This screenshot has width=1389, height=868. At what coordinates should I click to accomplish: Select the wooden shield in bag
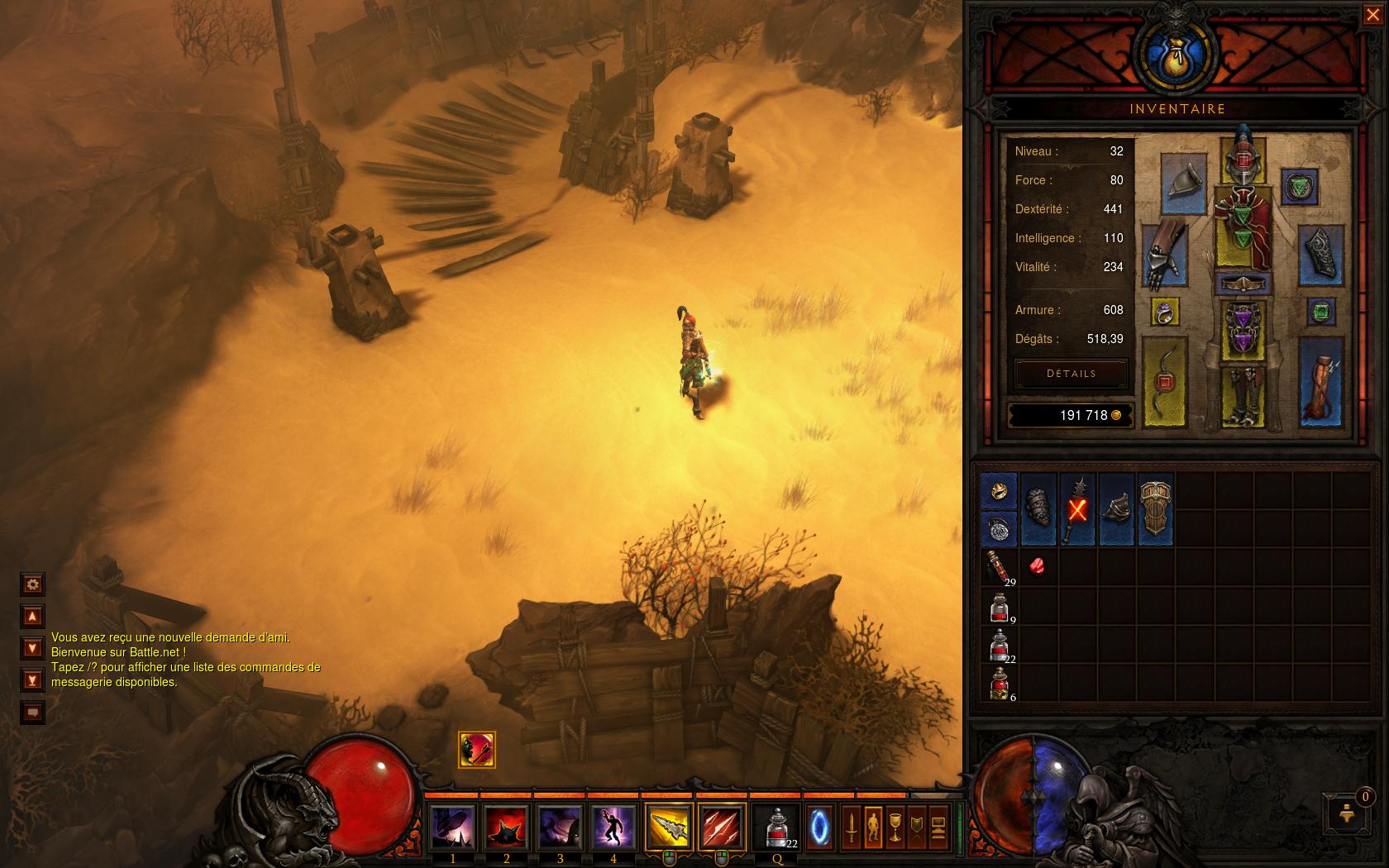point(1155,508)
